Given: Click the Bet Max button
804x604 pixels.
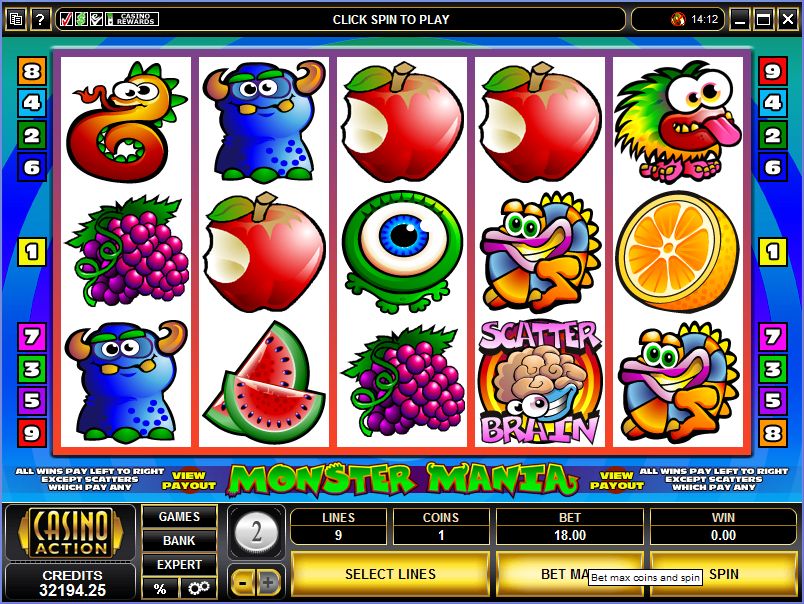Looking at the screenshot, I should [540, 574].
